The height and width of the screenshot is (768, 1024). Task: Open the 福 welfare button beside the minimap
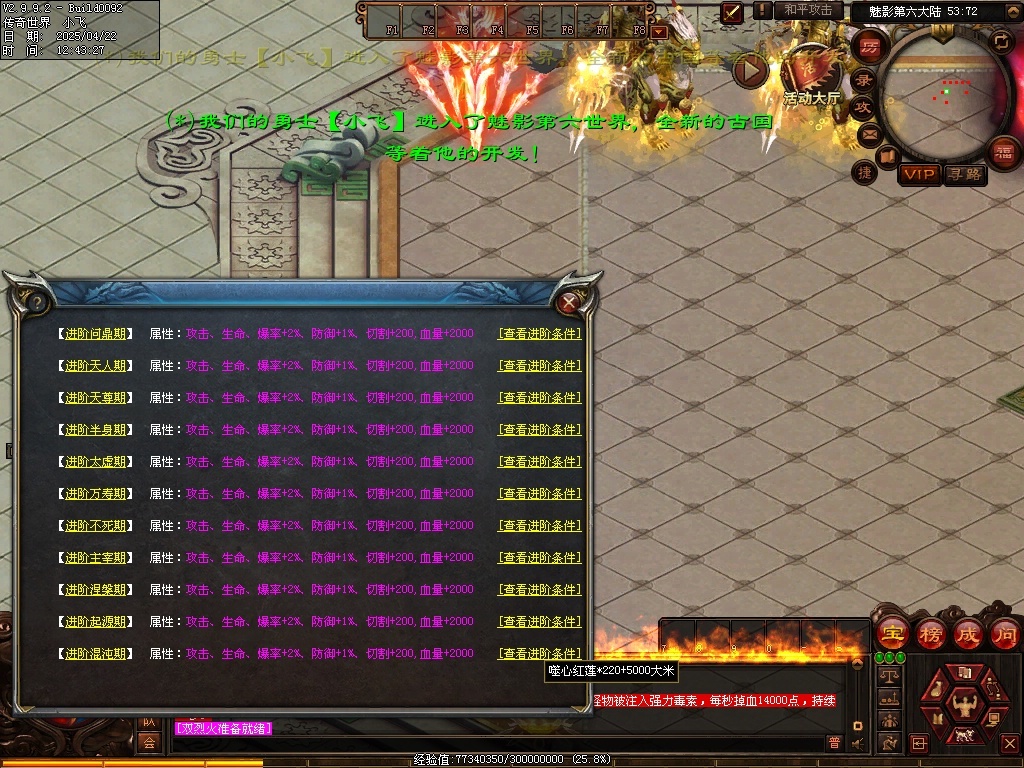coord(1003,151)
